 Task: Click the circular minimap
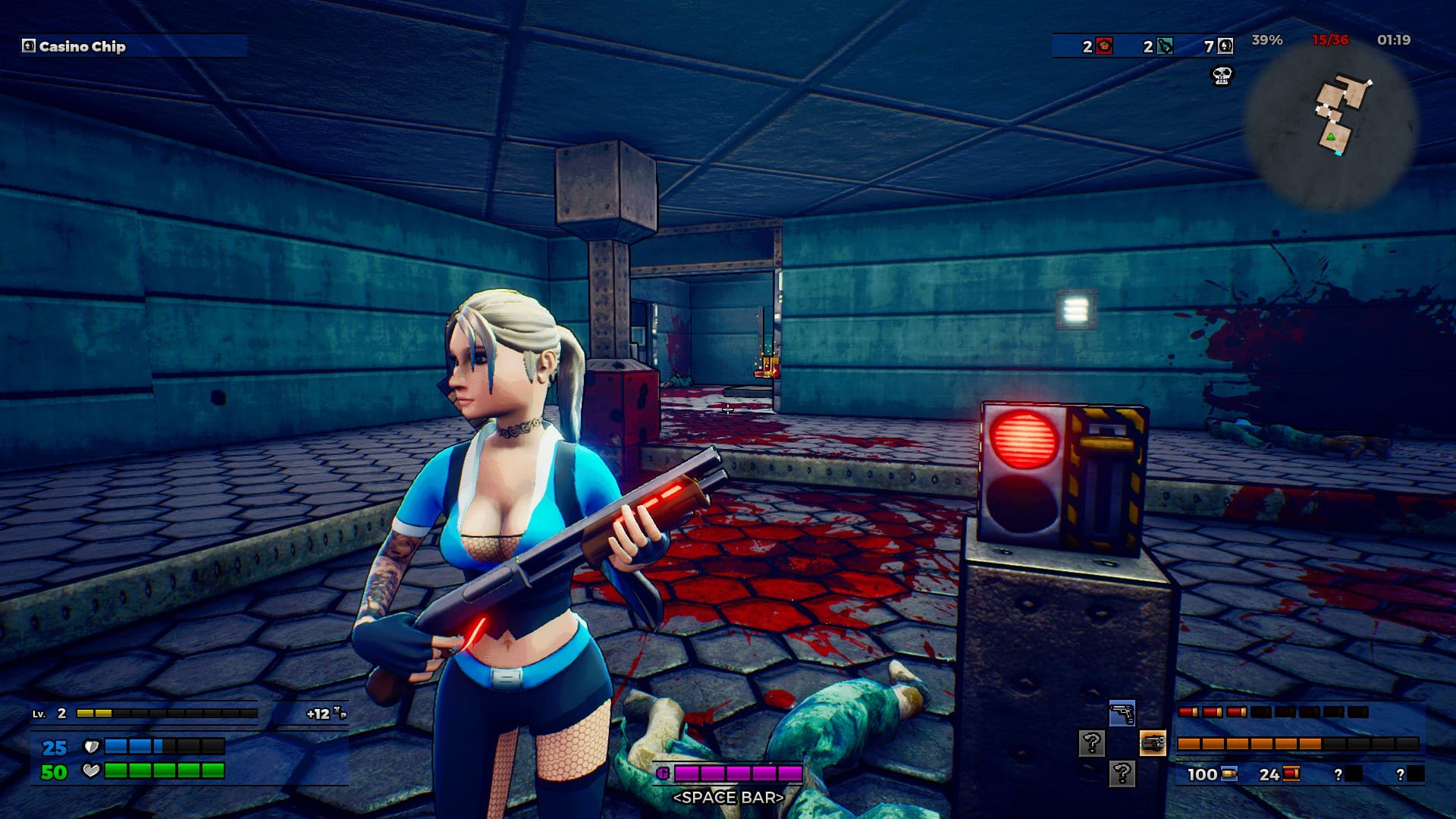[x=1332, y=125]
